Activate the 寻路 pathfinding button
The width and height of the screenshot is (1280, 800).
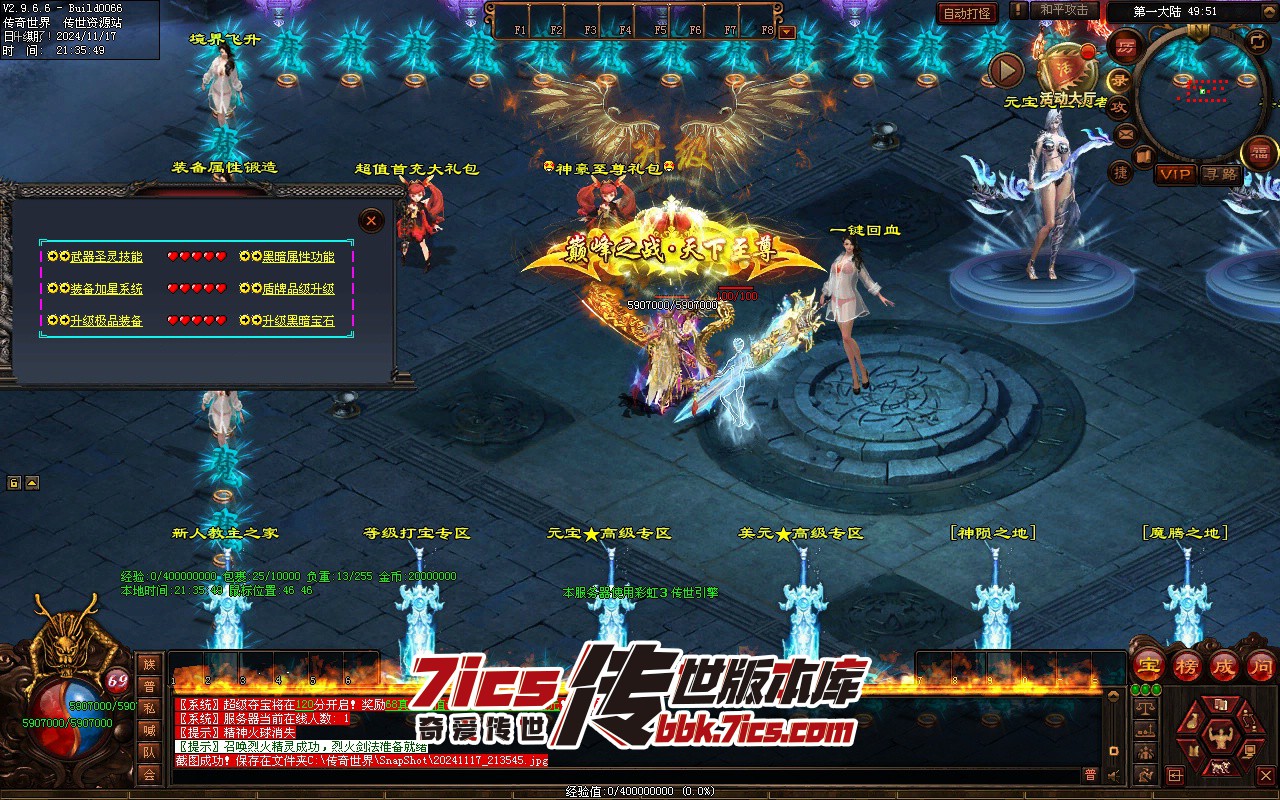point(1219,174)
